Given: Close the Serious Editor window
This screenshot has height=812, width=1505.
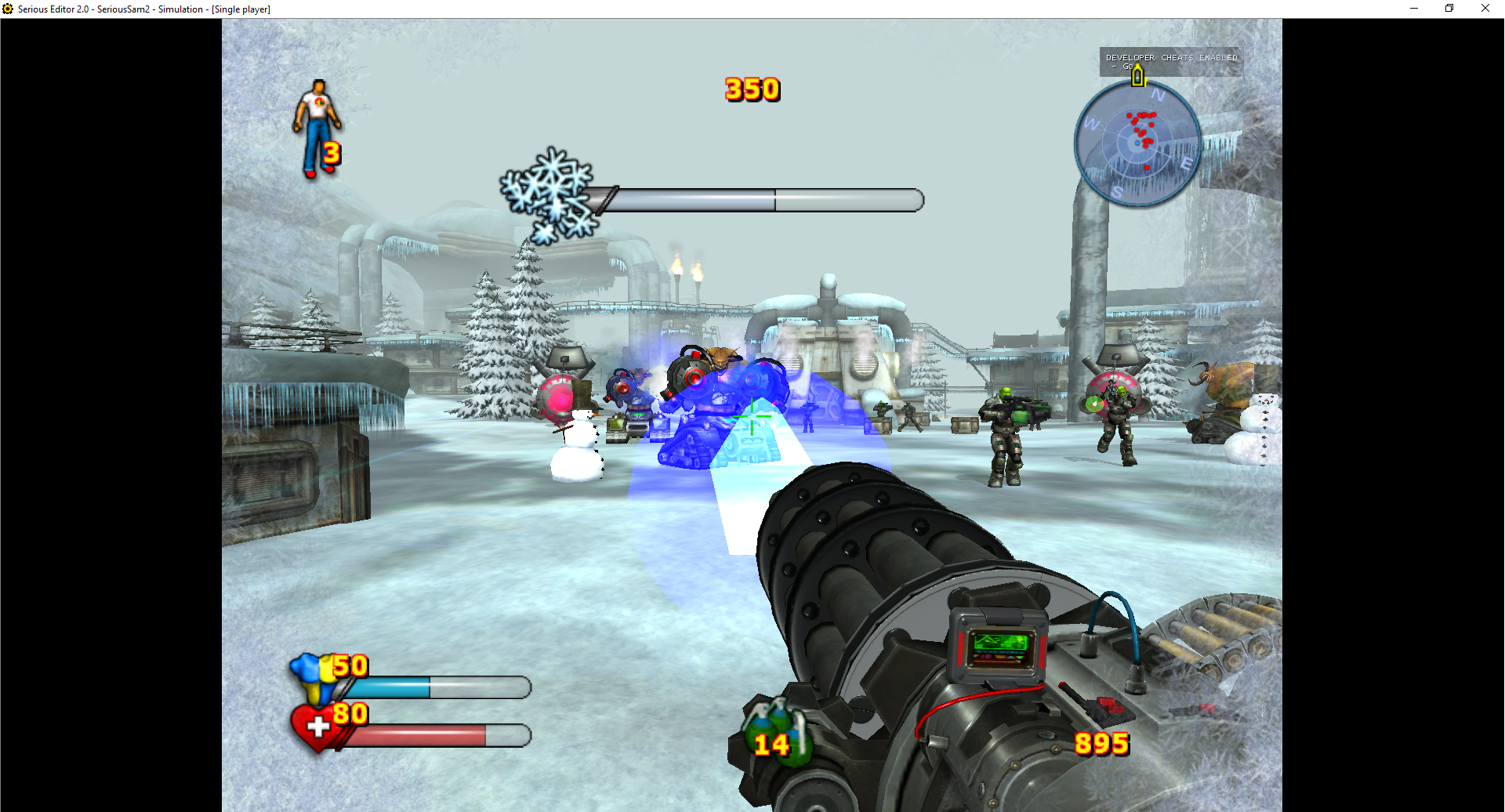Looking at the screenshot, I should [x=1485, y=9].
